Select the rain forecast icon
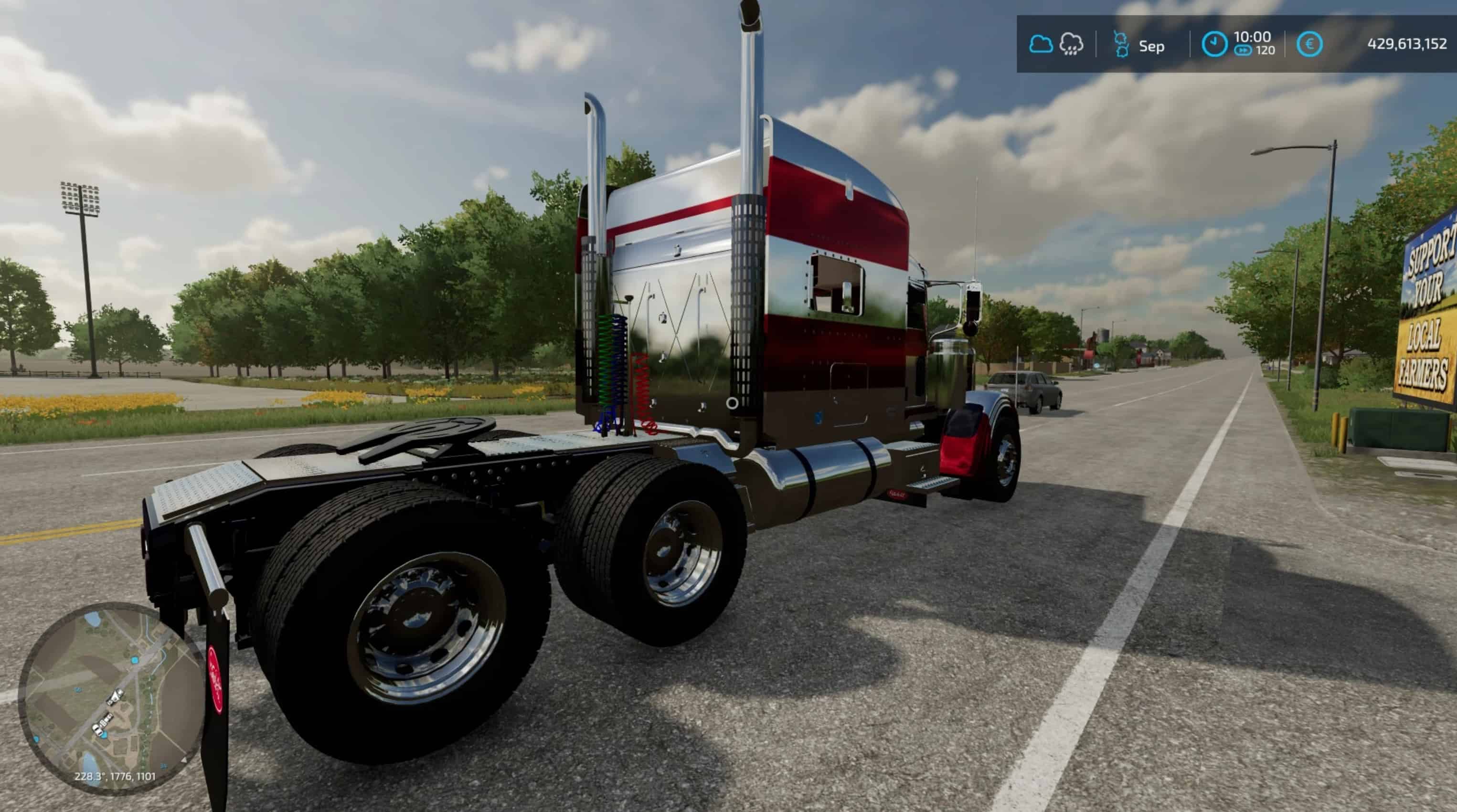 1071,44
